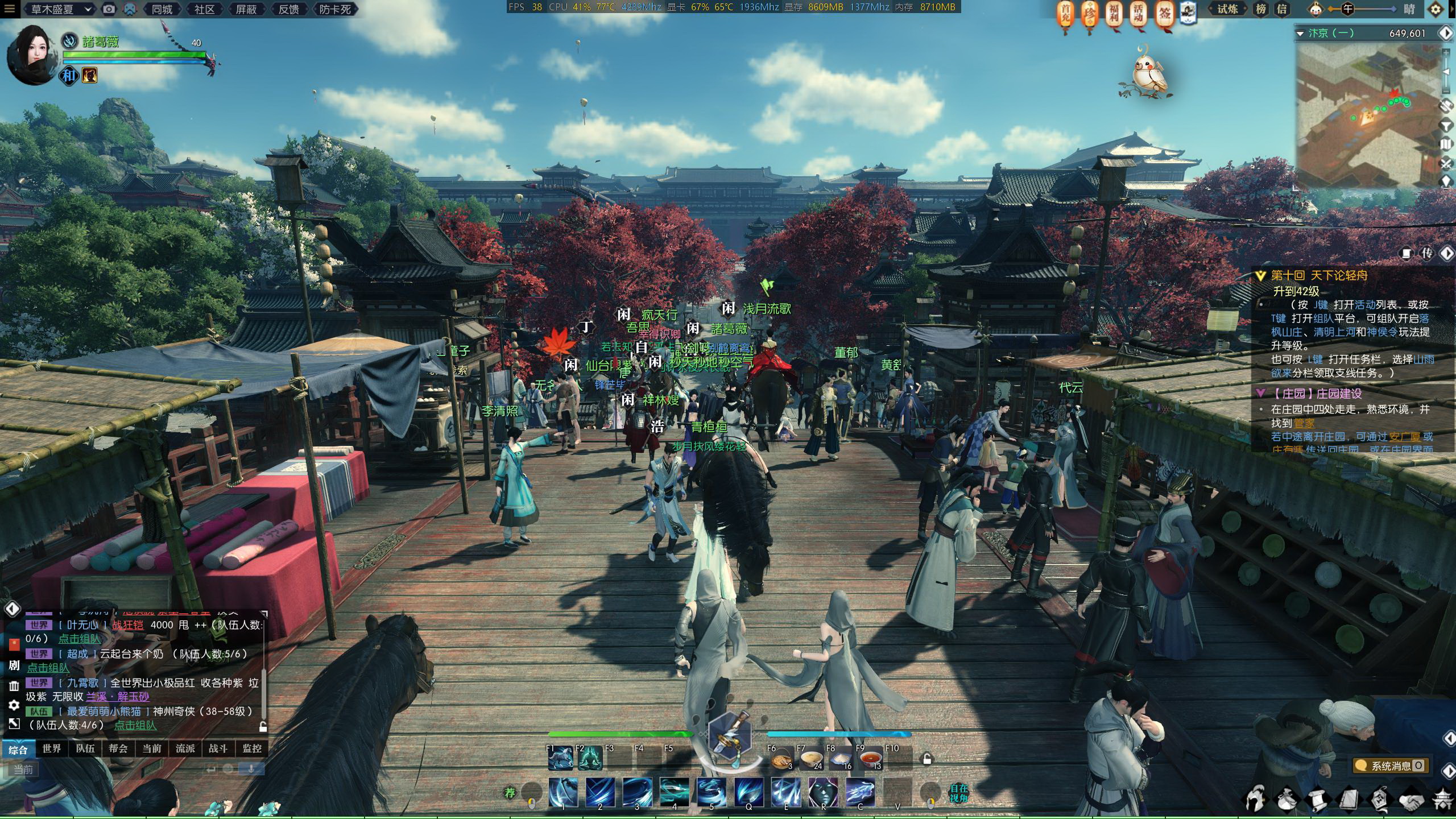Open the camera screenshot tool
Image resolution: width=1456 pixels, height=819 pixels.
109,9
